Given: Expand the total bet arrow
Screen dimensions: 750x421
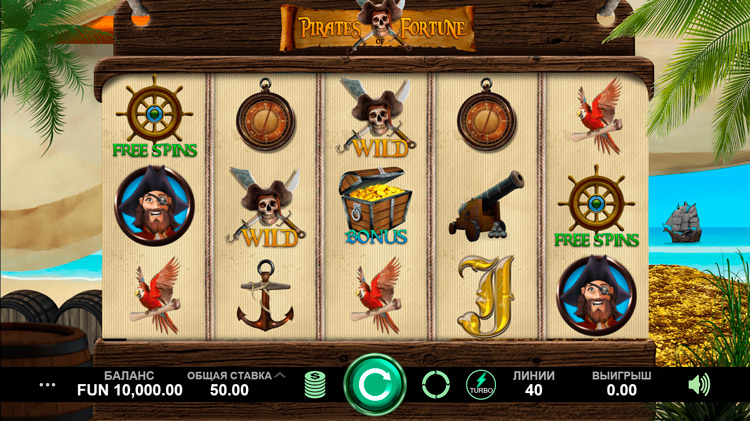Looking at the screenshot, I should (280, 376).
